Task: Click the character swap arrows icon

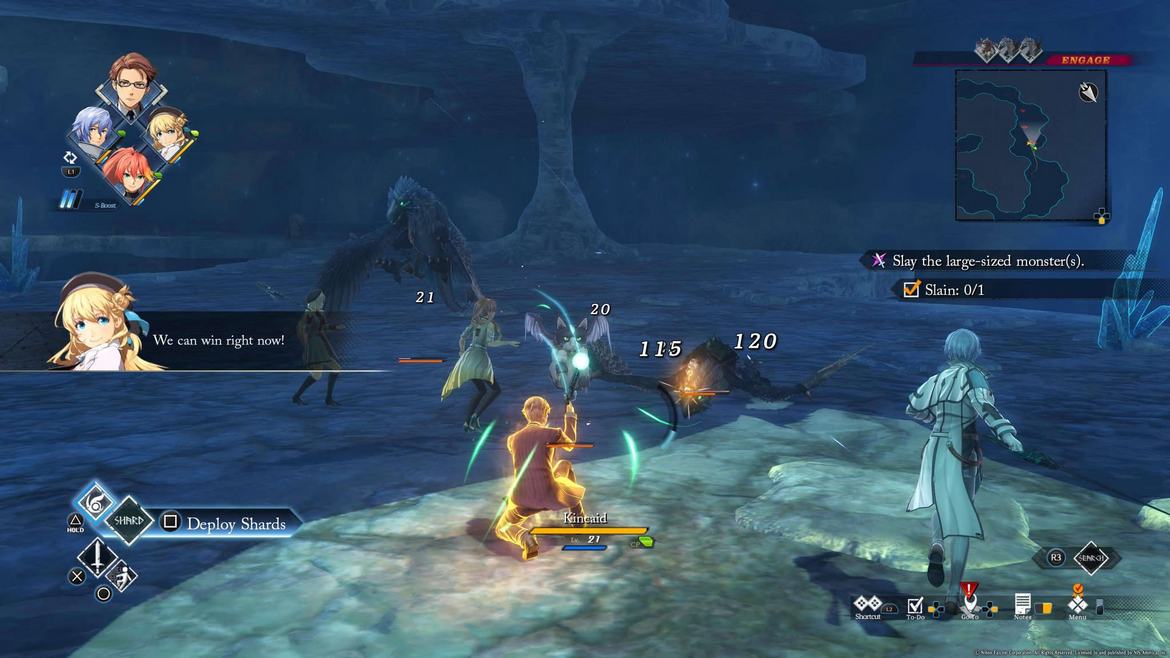Action: 70,157
